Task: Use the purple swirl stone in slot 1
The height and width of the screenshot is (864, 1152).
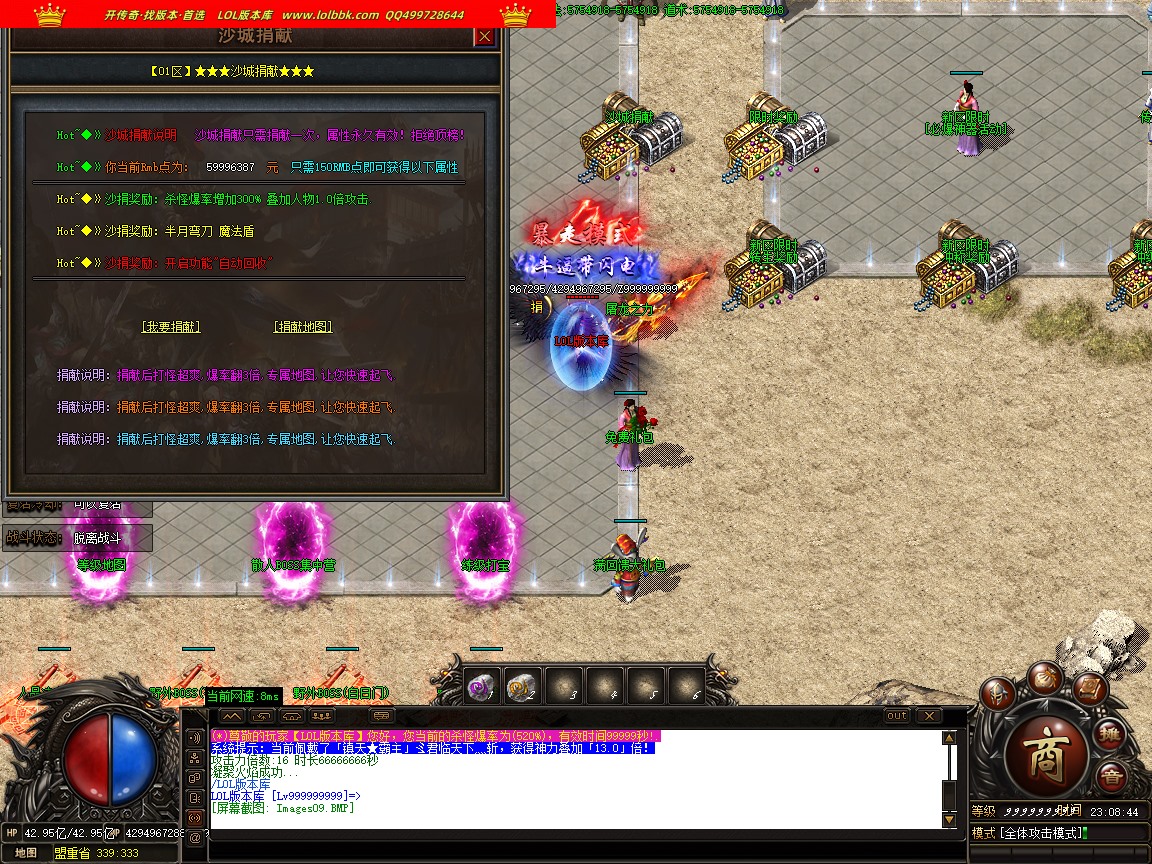Action: tap(482, 686)
